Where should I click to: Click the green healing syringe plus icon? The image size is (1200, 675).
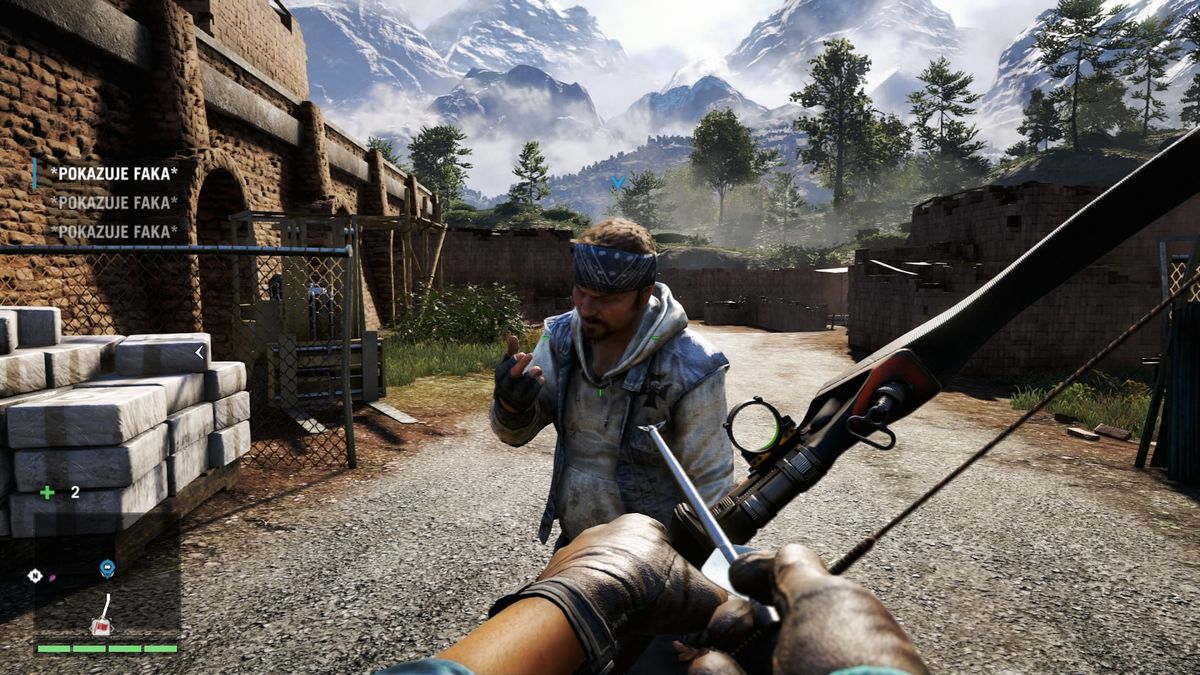pos(47,492)
